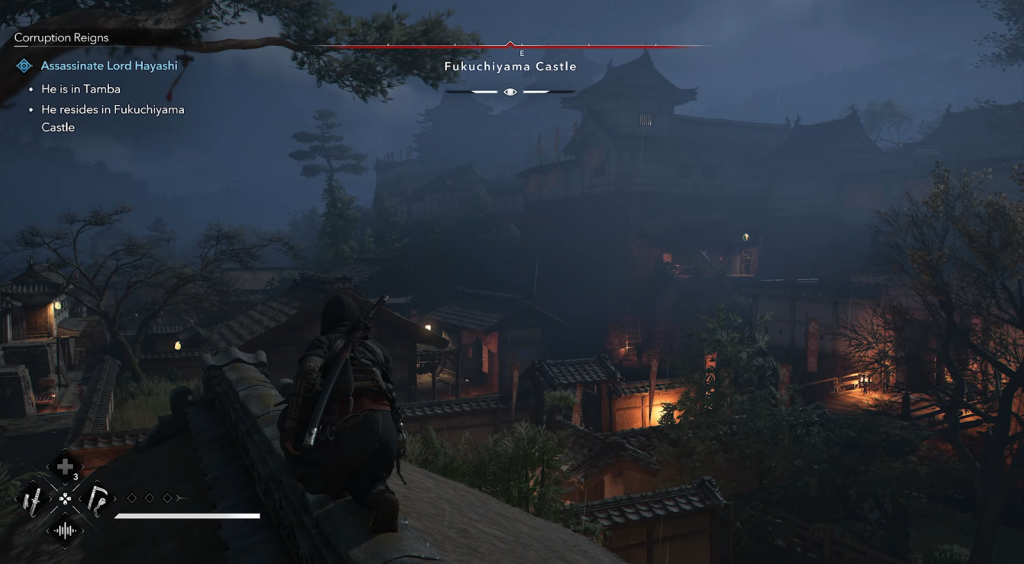The image size is (1024, 564).
Task: Click the eye stealth visibility indicator
Action: pyautogui.click(x=510, y=91)
